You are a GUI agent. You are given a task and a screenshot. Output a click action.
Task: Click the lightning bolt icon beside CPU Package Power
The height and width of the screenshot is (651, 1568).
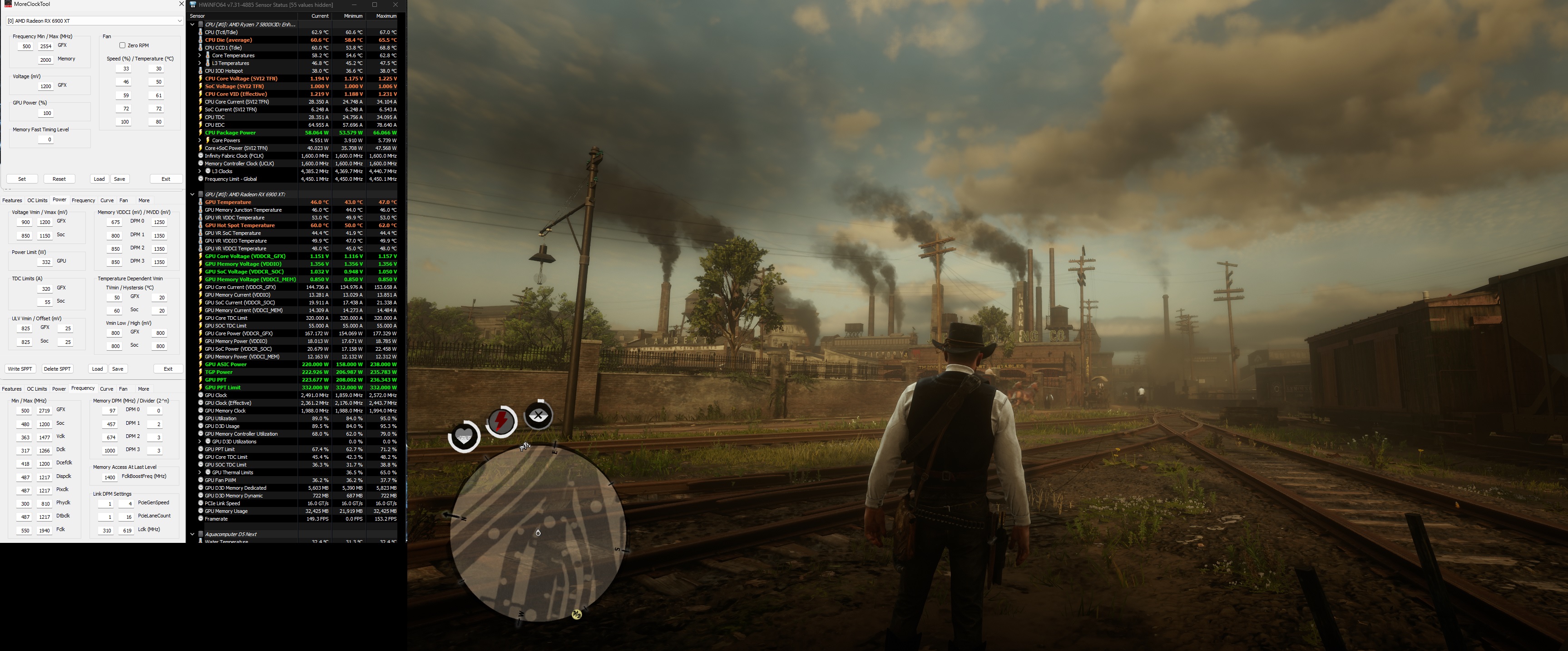(201, 132)
